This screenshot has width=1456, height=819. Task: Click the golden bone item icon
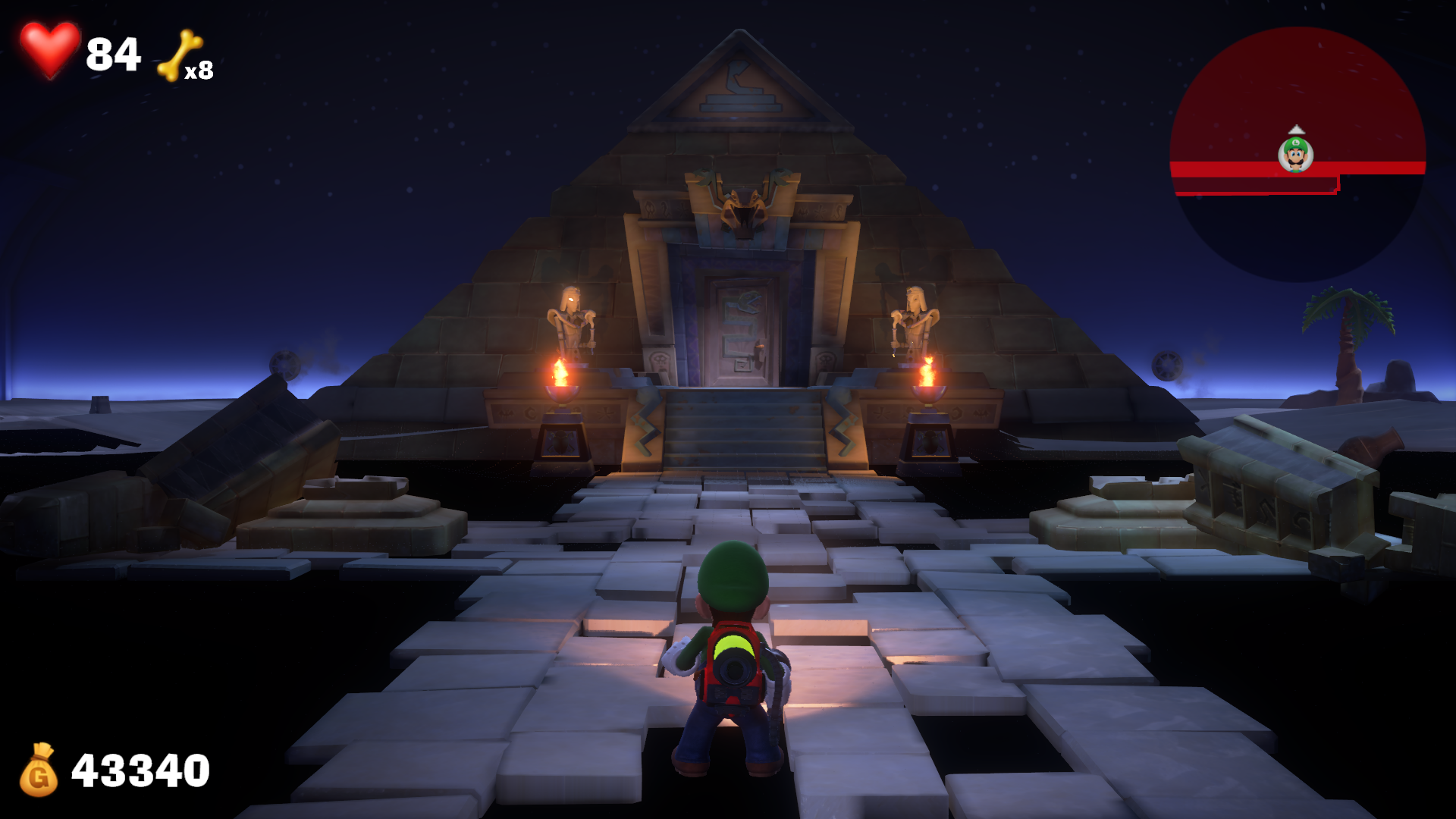[179, 55]
